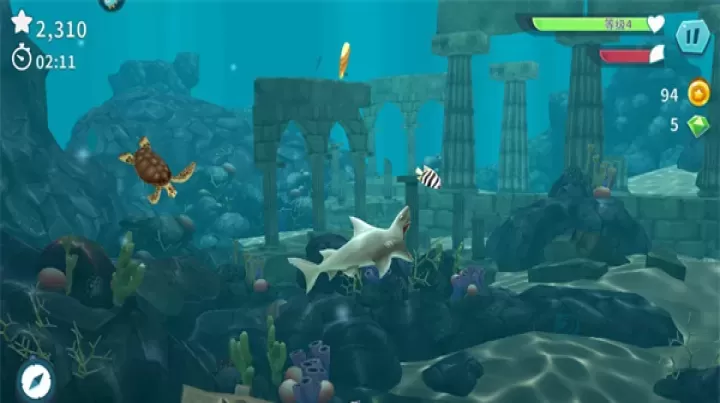This screenshot has height=403, width=720.
Task: Tap the compass icon
Action: click(34, 379)
